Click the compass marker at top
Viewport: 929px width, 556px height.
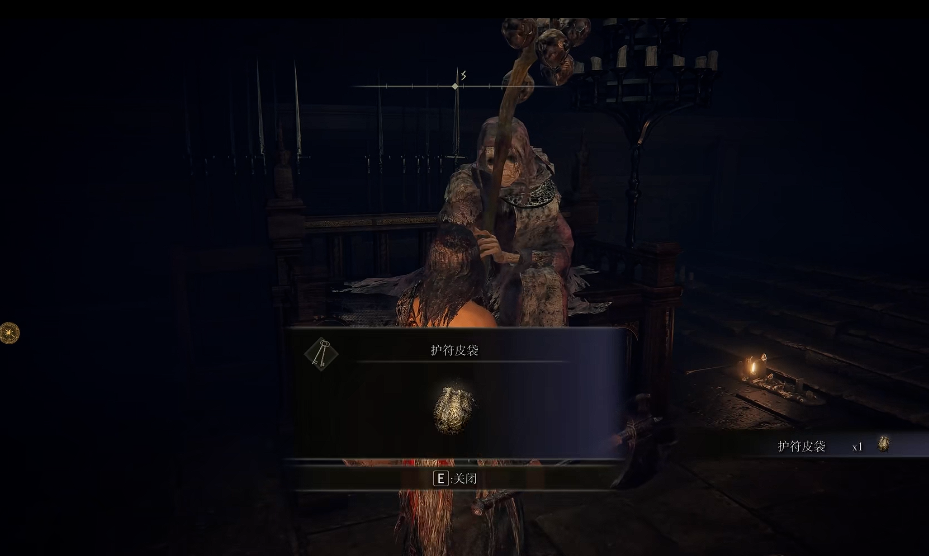pos(456,86)
